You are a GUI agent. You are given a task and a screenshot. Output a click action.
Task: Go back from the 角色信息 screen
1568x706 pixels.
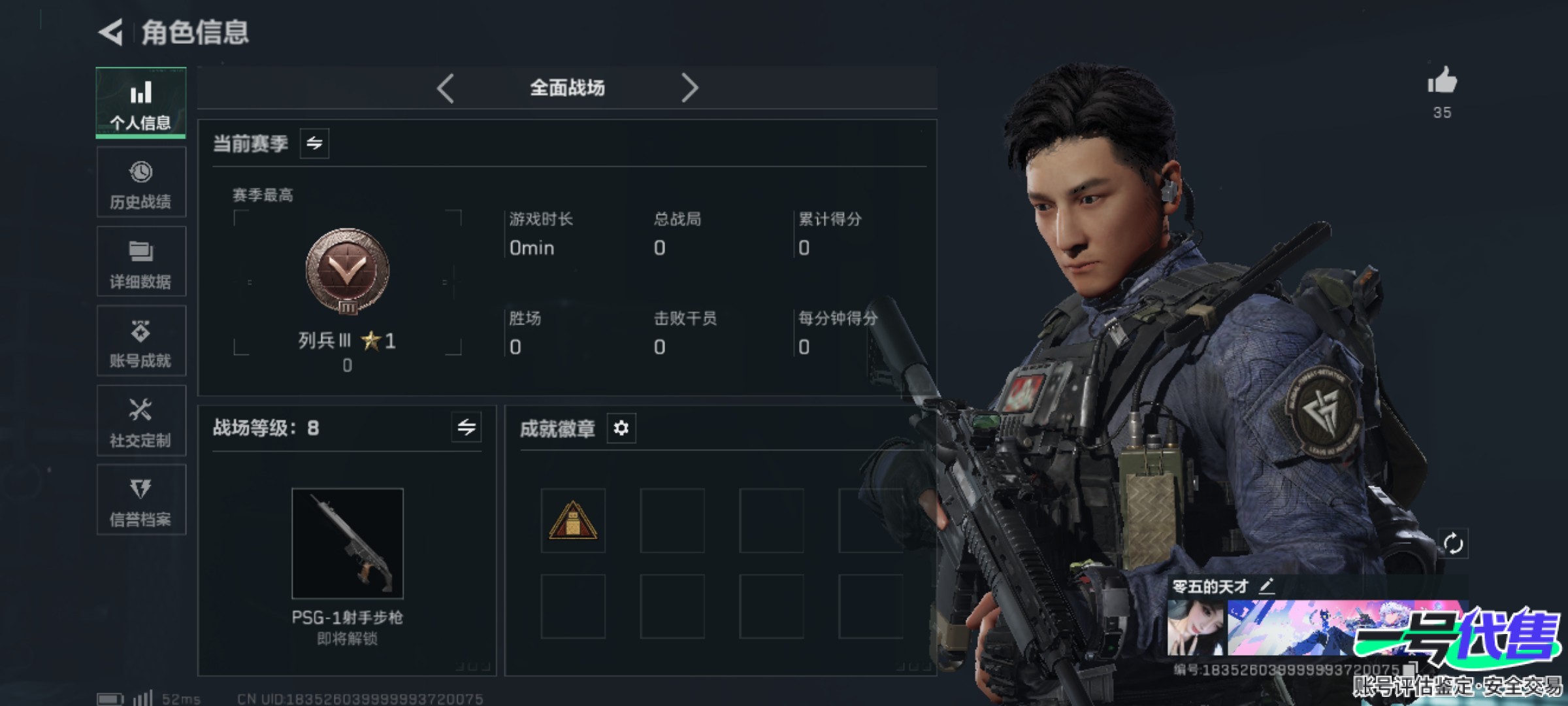pos(111,32)
